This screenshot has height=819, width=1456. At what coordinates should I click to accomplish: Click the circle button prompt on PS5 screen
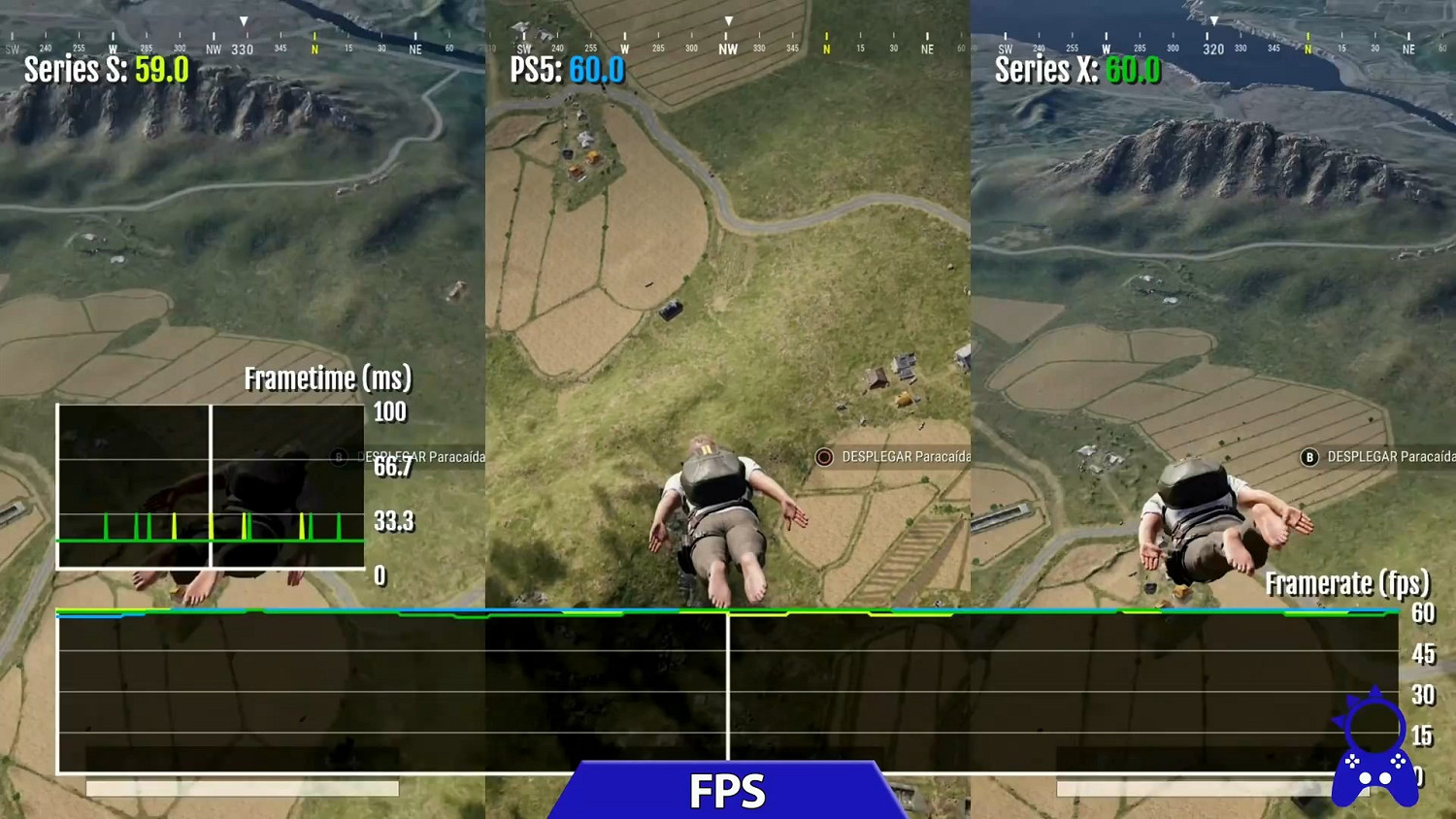823,456
